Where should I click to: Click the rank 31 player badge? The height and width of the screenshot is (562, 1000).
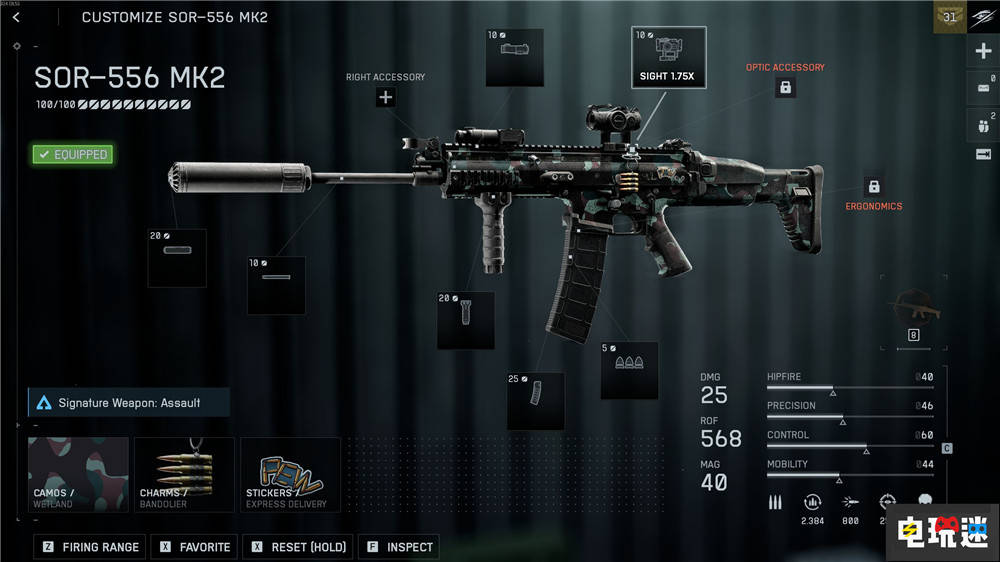click(x=949, y=17)
